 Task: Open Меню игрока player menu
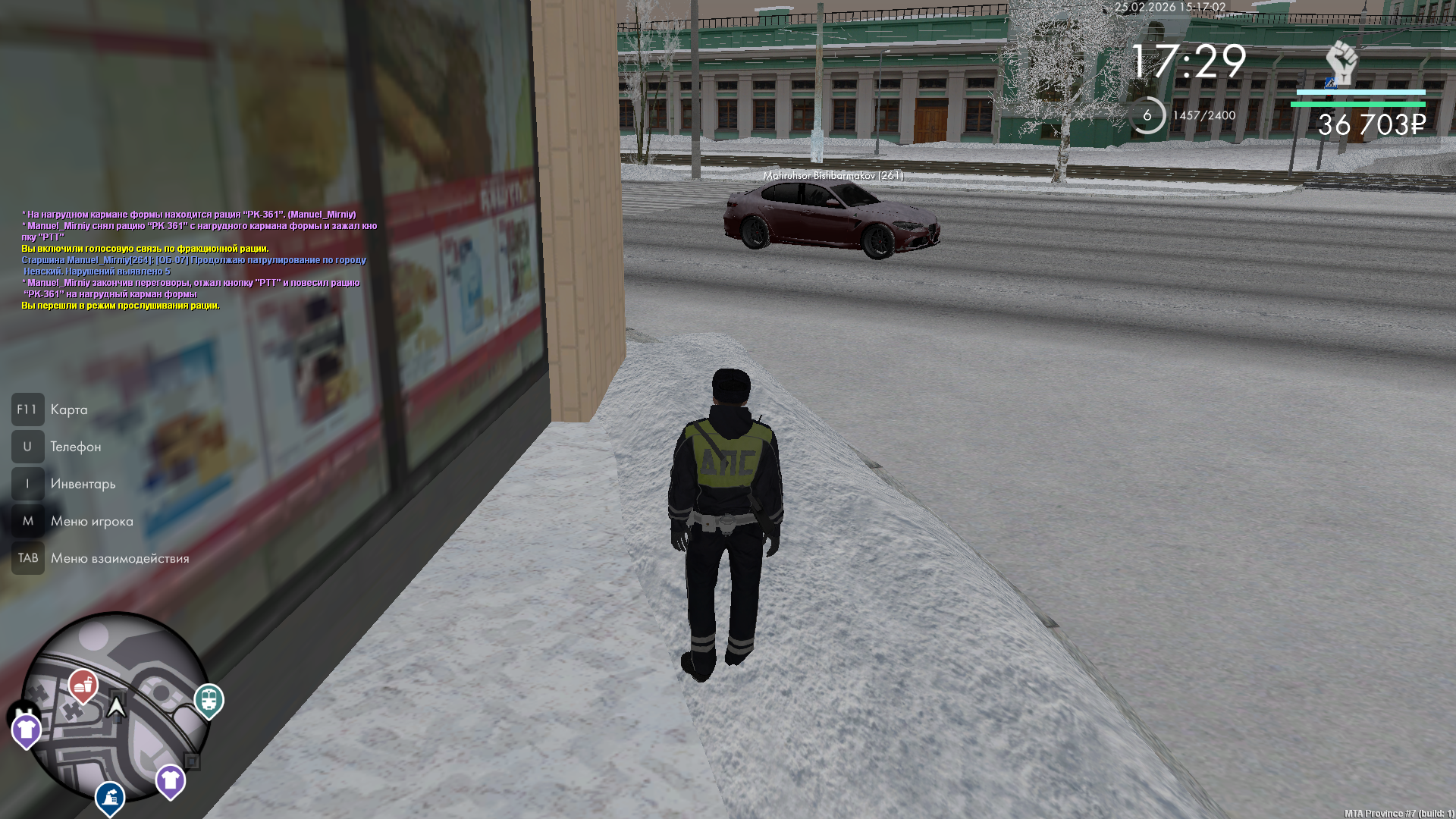[x=91, y=522]
